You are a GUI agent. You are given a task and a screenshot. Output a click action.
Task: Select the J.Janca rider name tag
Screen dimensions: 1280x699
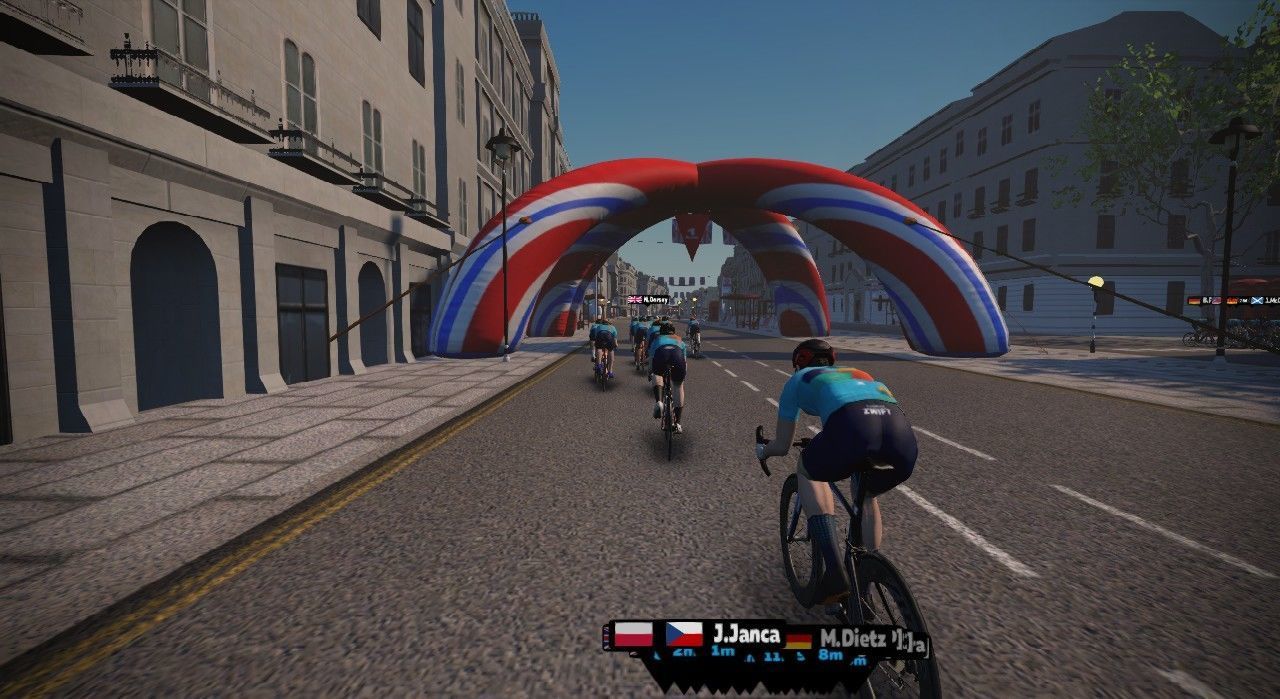click(745, 634)
